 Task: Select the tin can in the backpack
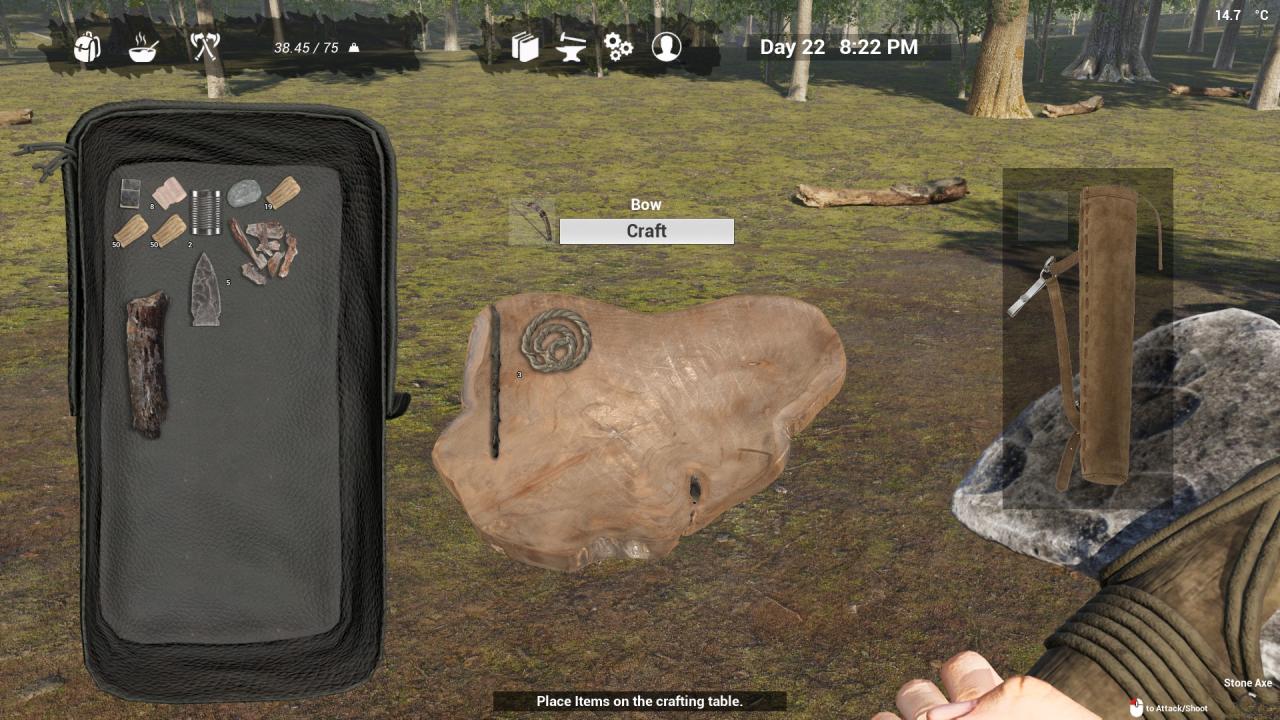pos(206,212)
